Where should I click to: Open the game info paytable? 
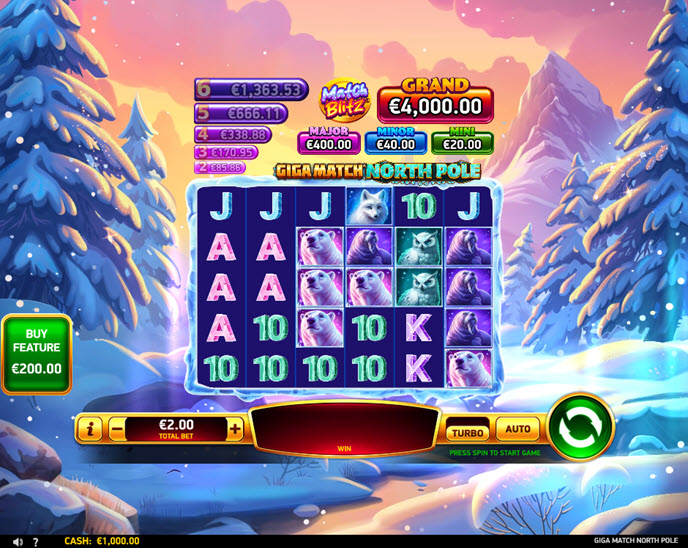(x=91, y=429)
